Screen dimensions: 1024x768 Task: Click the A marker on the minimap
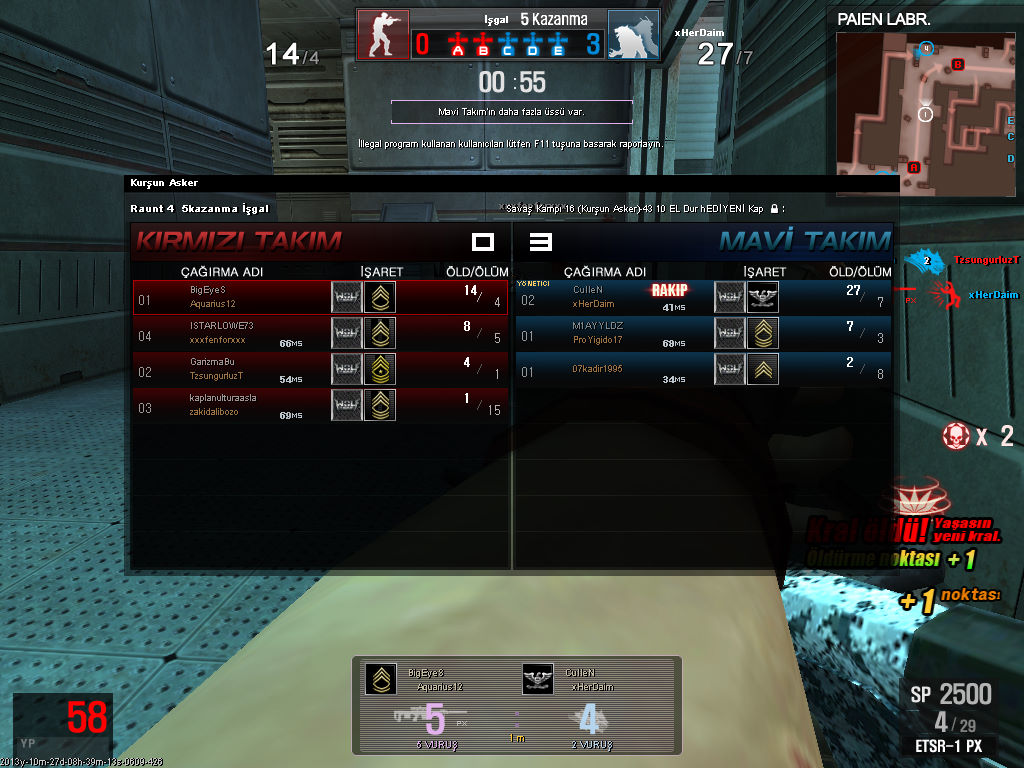(x=914, y=167)
